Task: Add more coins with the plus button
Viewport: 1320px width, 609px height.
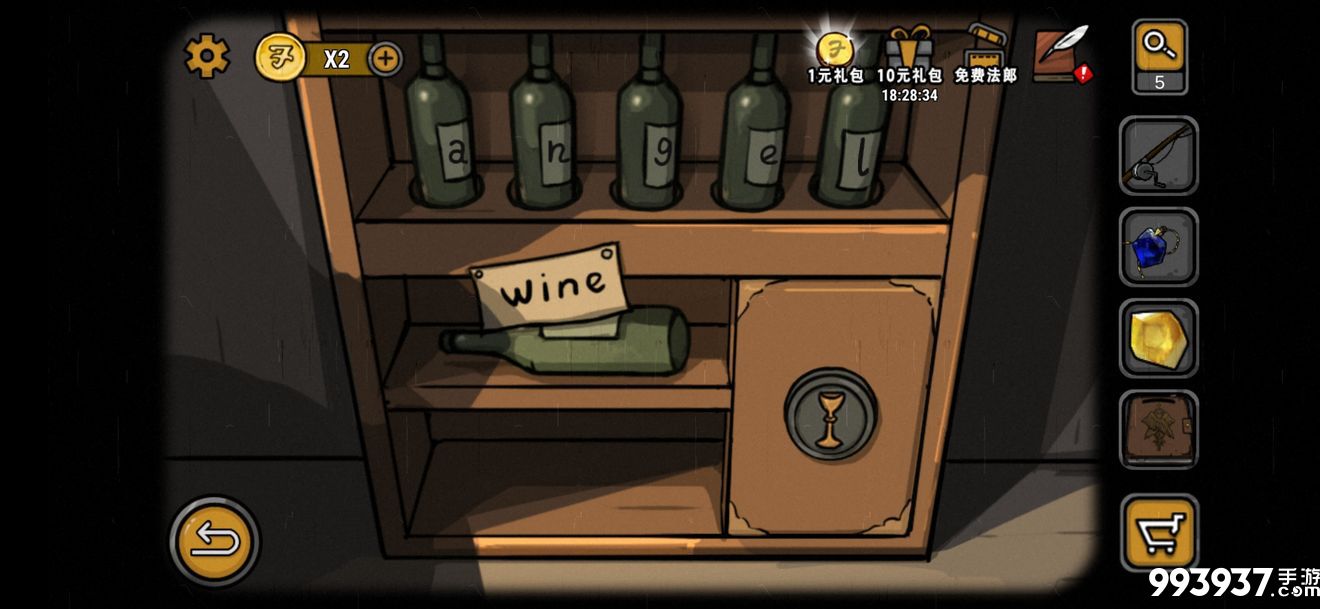Action: point(385,59)
